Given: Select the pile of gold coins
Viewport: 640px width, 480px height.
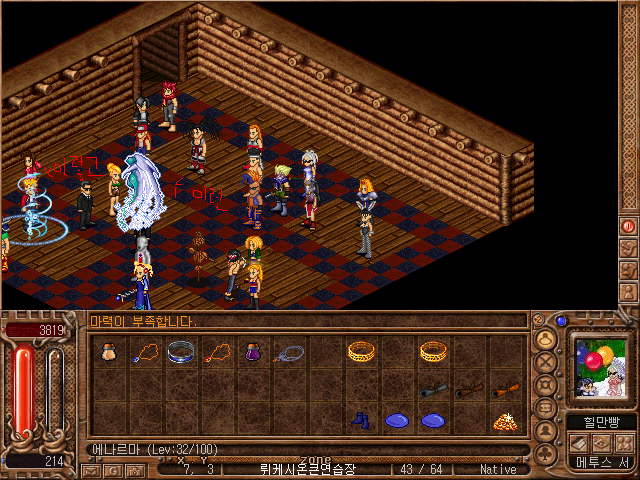Looking at the screenshot, I should 504,421.
